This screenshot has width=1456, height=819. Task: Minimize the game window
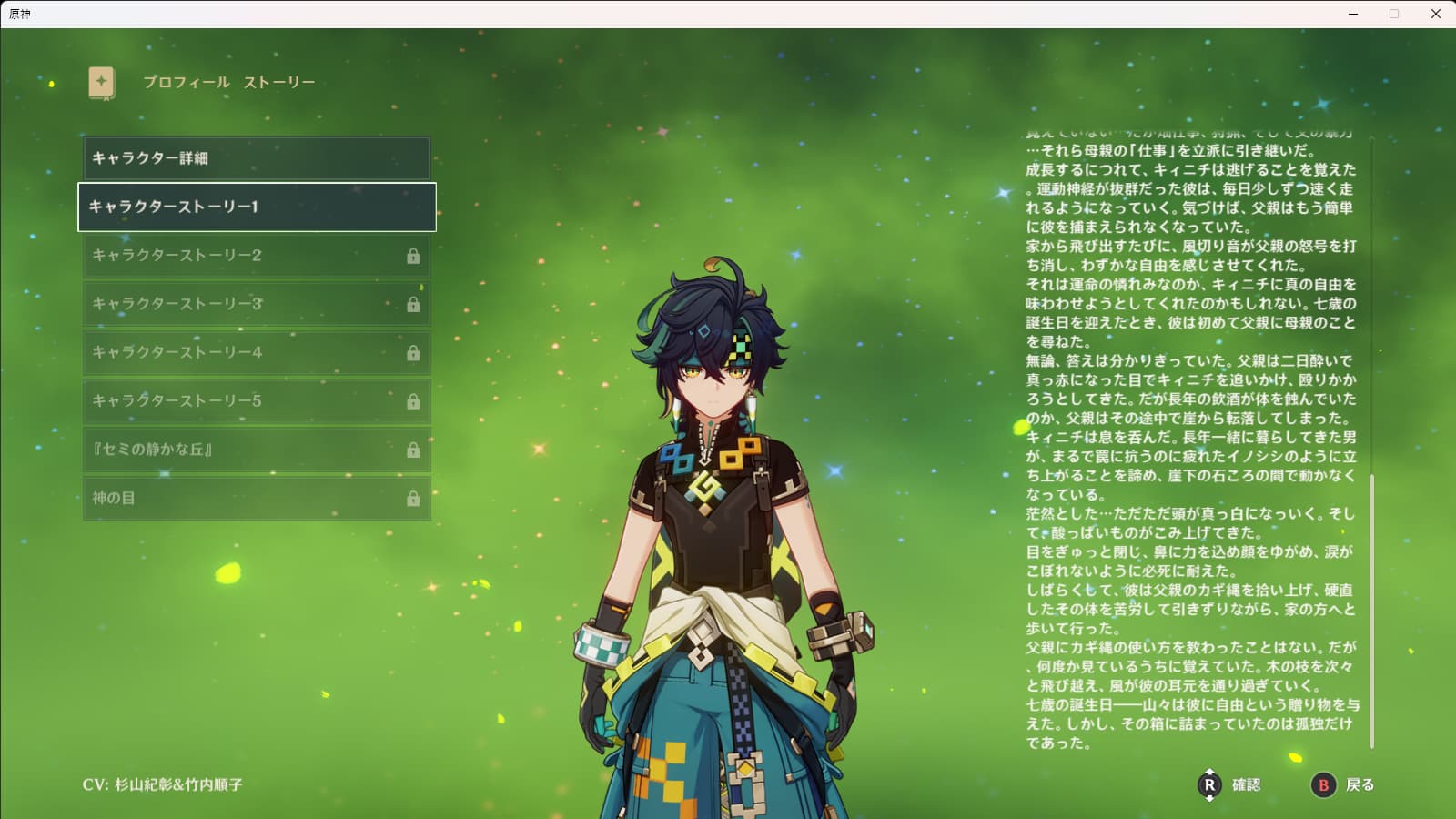[1353, 14]
